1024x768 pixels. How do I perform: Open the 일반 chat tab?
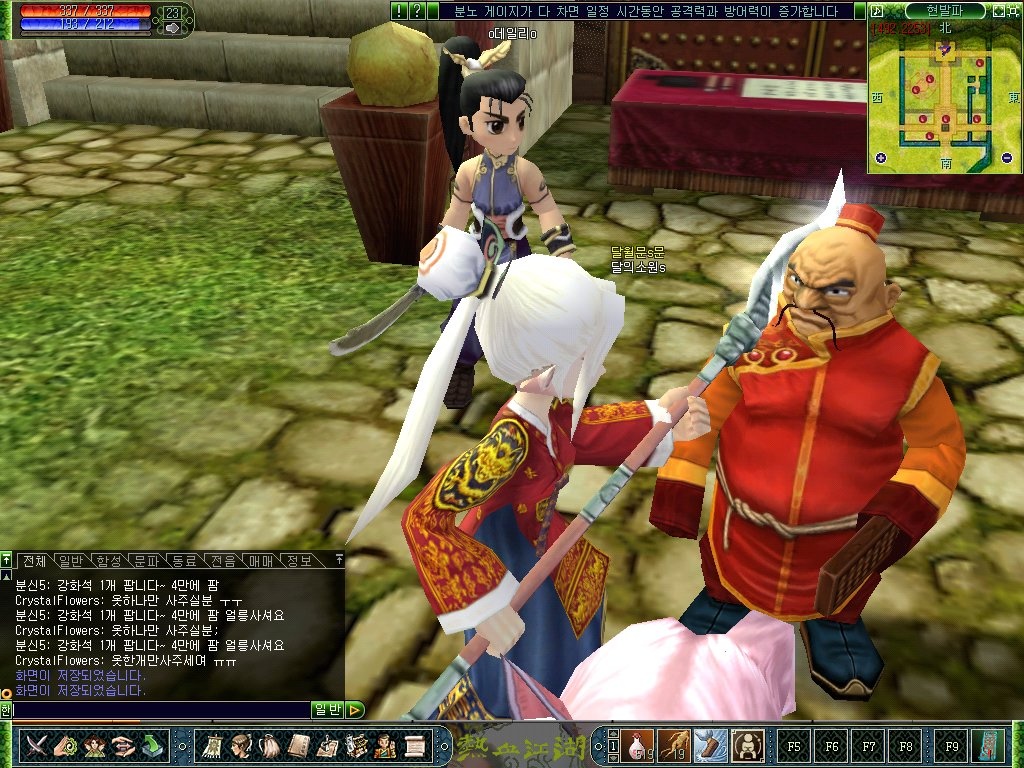point(71,560)
